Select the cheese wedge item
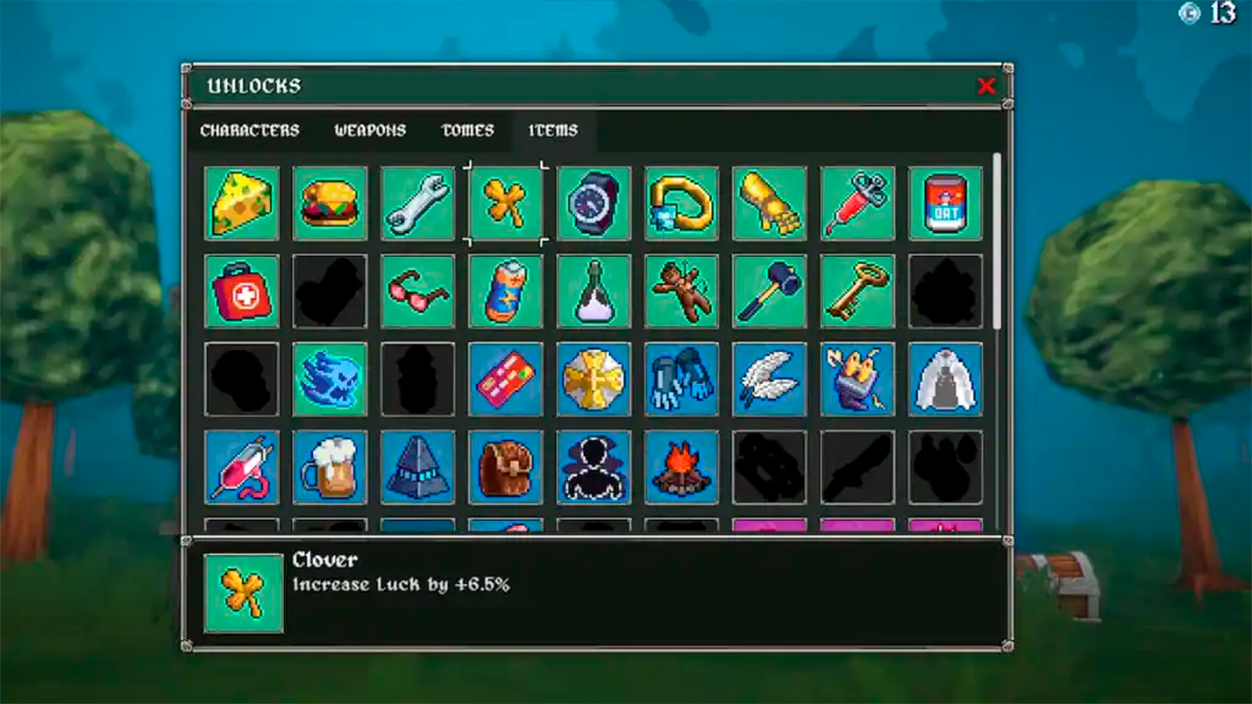1252x704 pixels. click(x=242, y=204)
